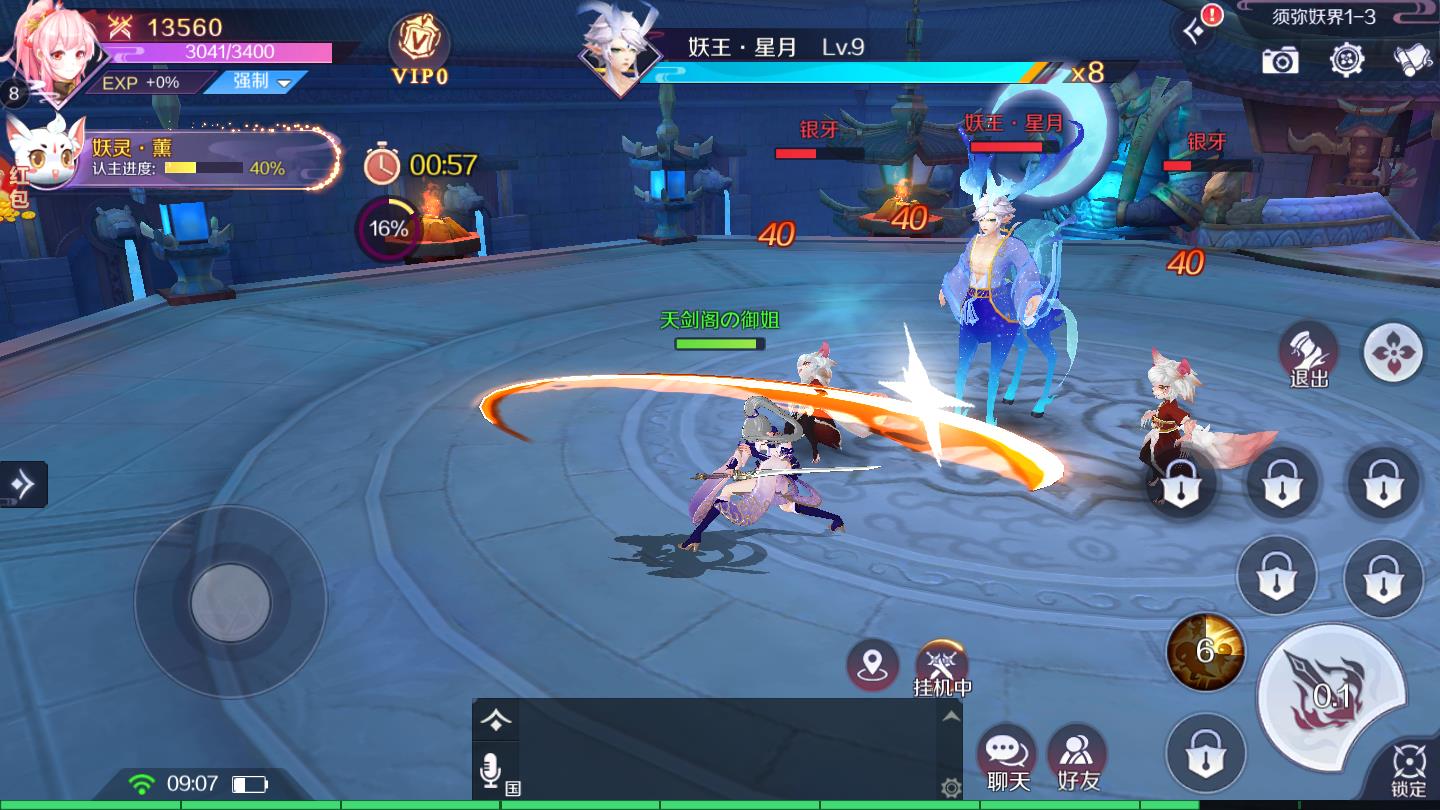The height and width of the screenshot is (810, 1440).
Task: Take a screenshot with the camera icon
Action: click(x=1280, y=60)
